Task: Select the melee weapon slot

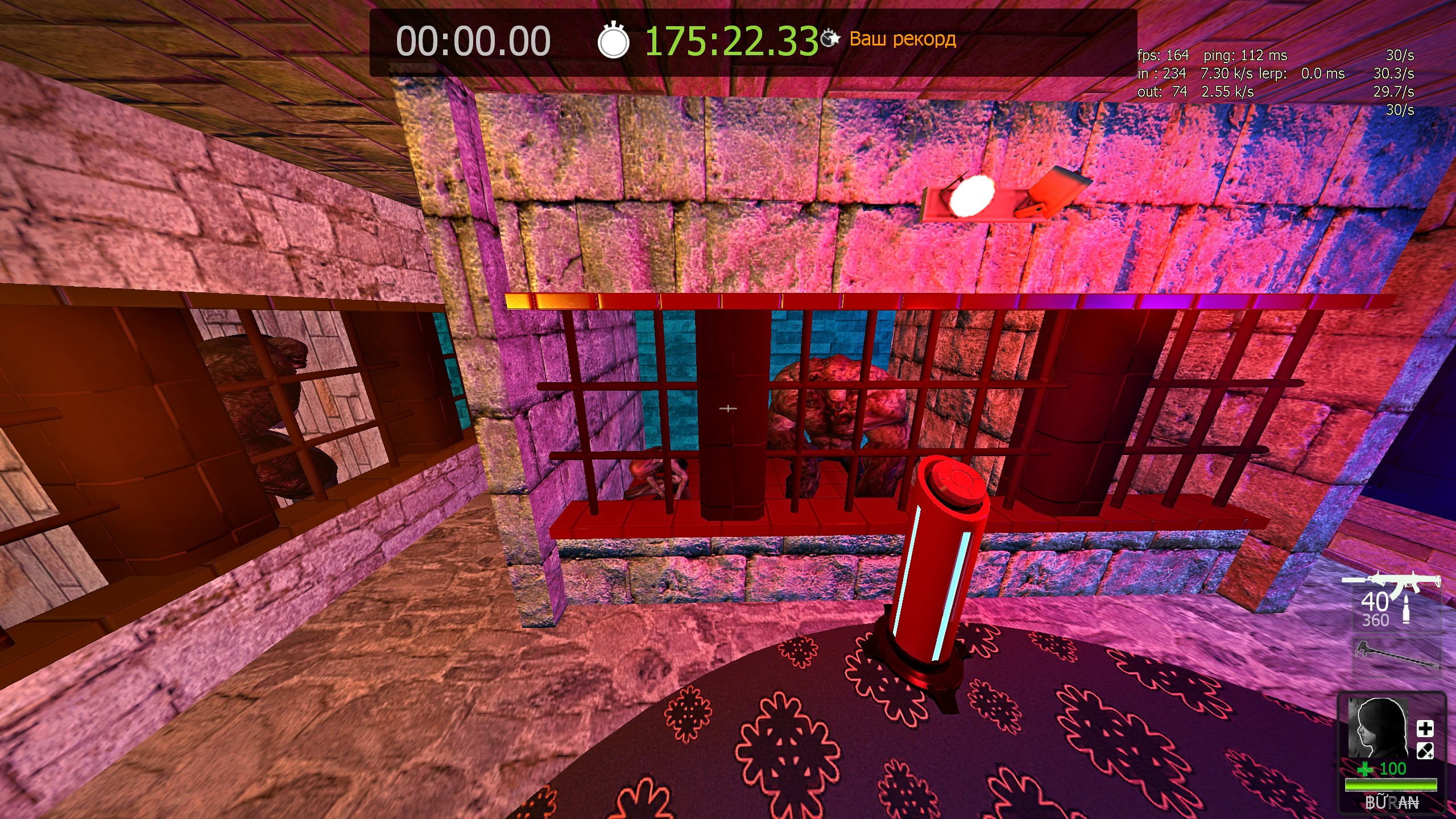Action: (1396, 656)
